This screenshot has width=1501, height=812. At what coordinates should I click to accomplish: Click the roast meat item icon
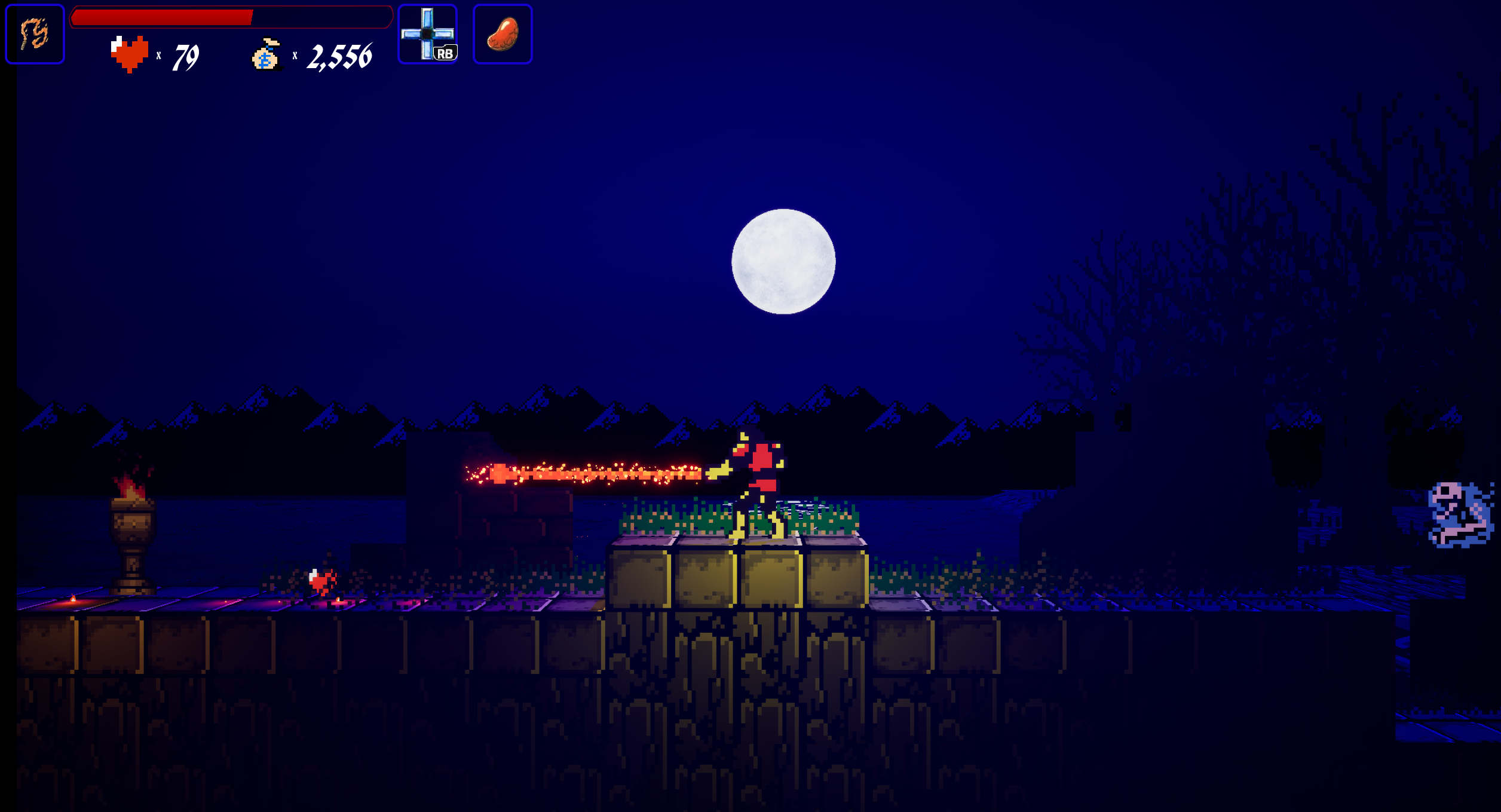point(502,34)
